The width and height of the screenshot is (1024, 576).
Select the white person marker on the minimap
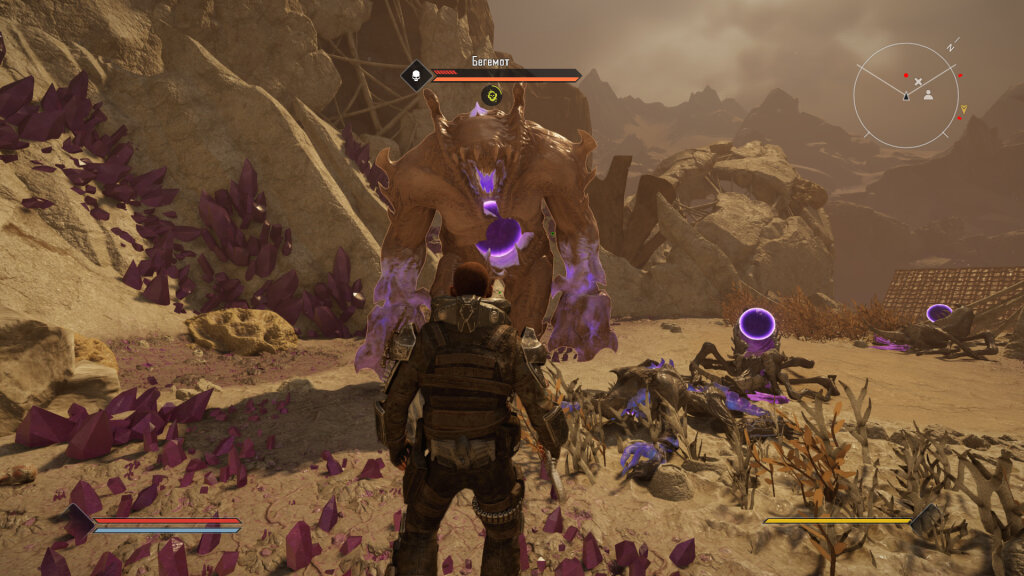pyautogui.click(x=928, y=96)
